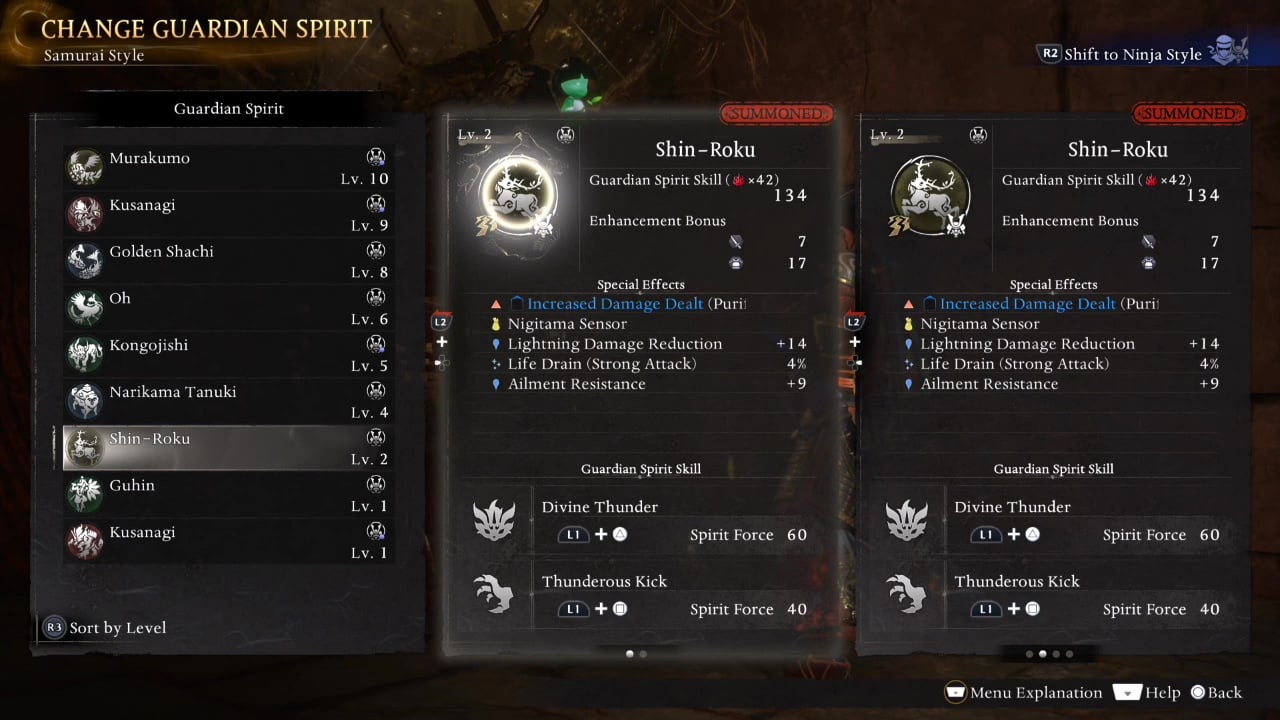Select the Oh guardian spirit row
Image resolution: width=1280 pixels, height=720 pixels.
[228, 308]
